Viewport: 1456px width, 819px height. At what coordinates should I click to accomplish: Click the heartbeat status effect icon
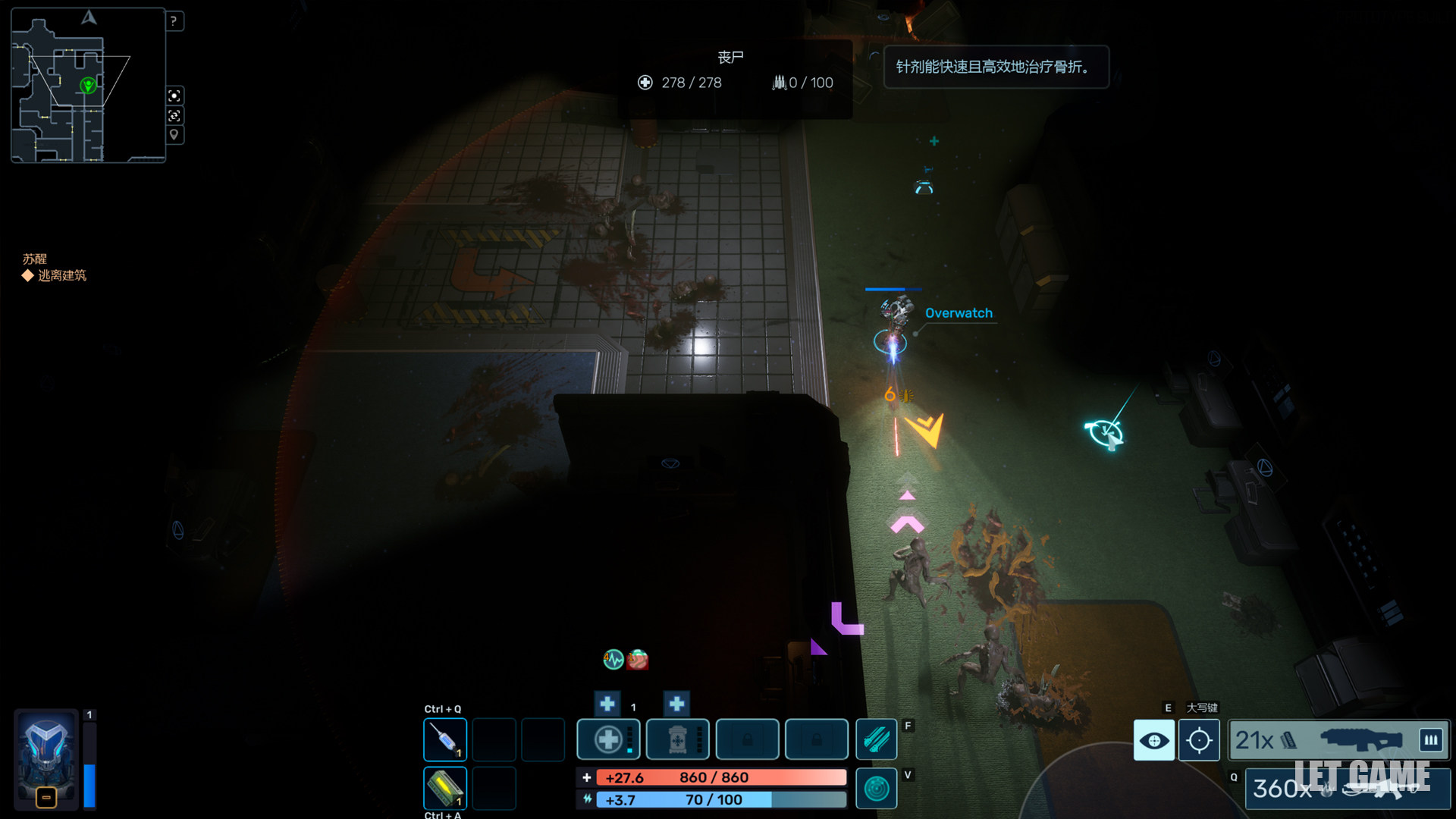point(613,660)
